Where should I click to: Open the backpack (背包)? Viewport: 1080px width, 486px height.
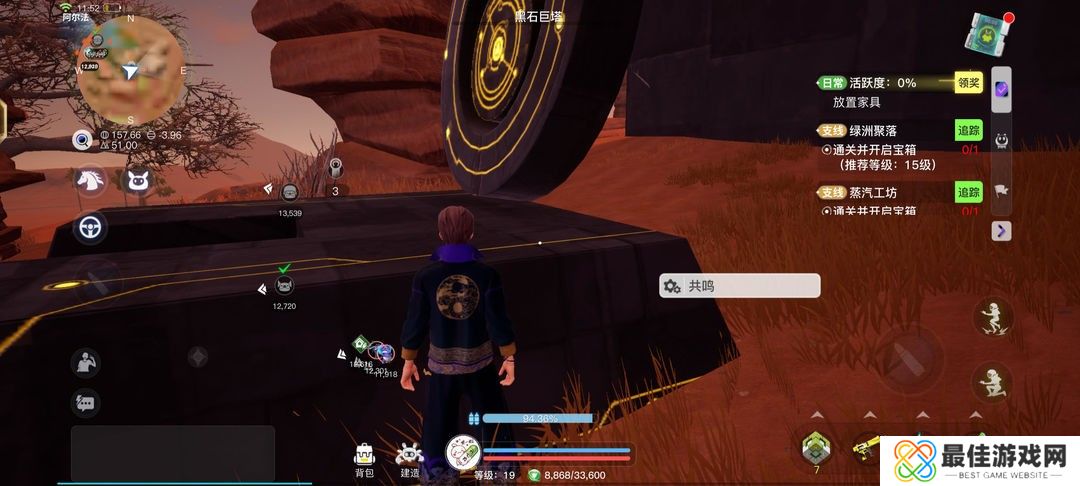point(364,458)
